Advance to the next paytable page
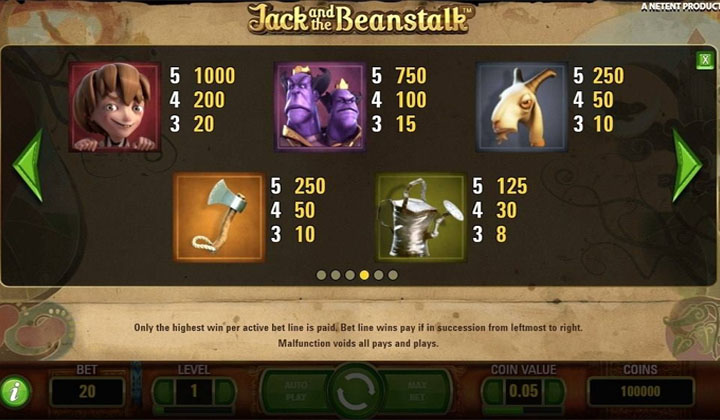720x420 pixels. pyautogui.click(x=687, y=164)
